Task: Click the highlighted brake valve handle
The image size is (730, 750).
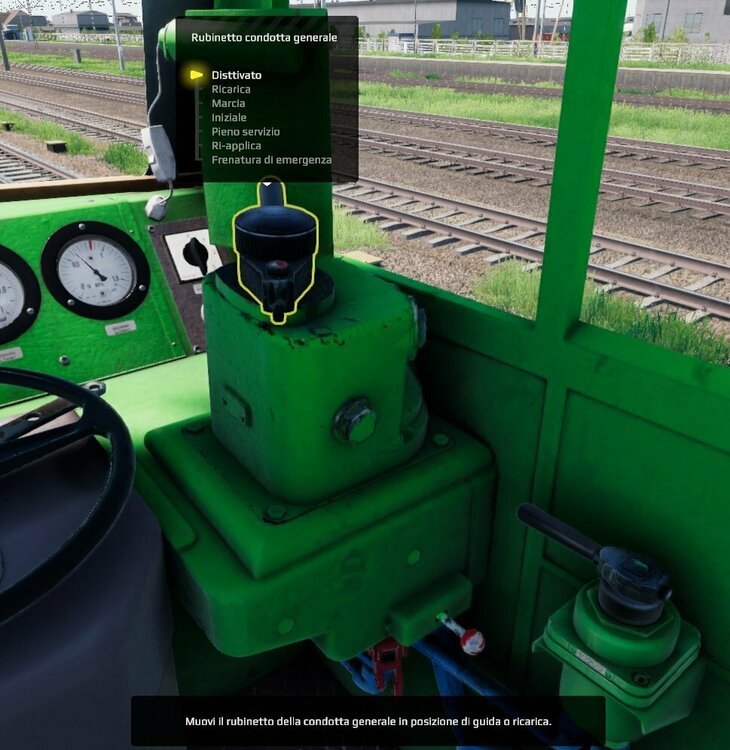Action: click(275, 255)
